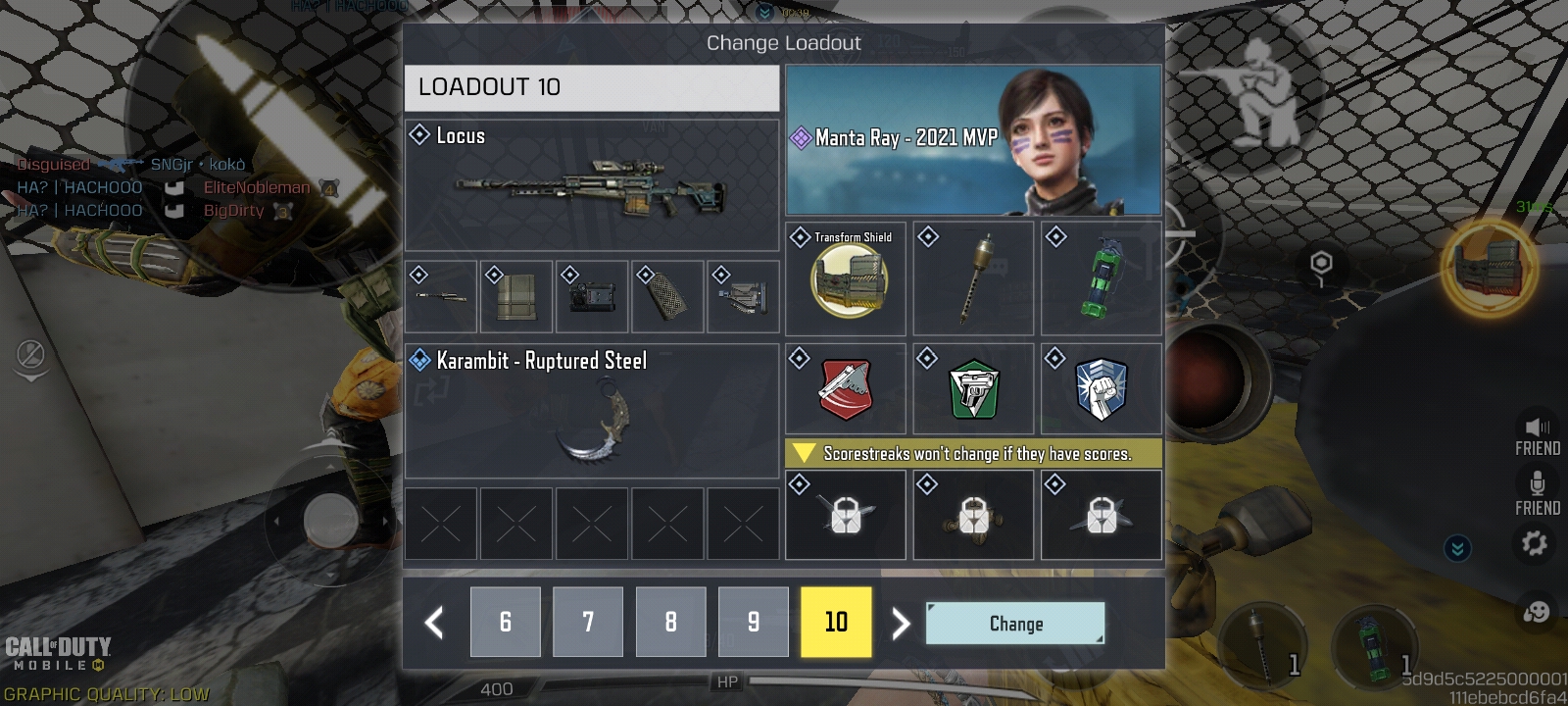
Task: Select the extended magazine attachment
Action: [x=516, y=295]
